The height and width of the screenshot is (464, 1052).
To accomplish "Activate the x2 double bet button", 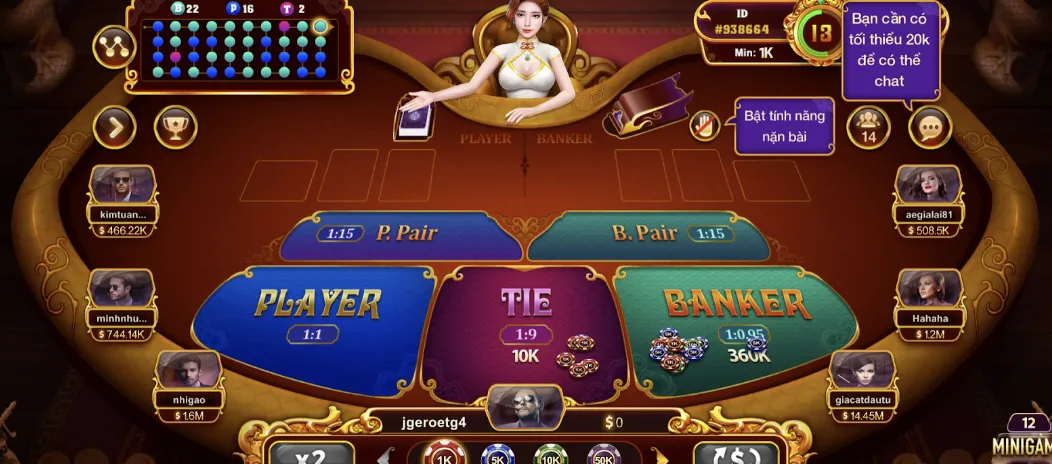I will click(311, 454).
